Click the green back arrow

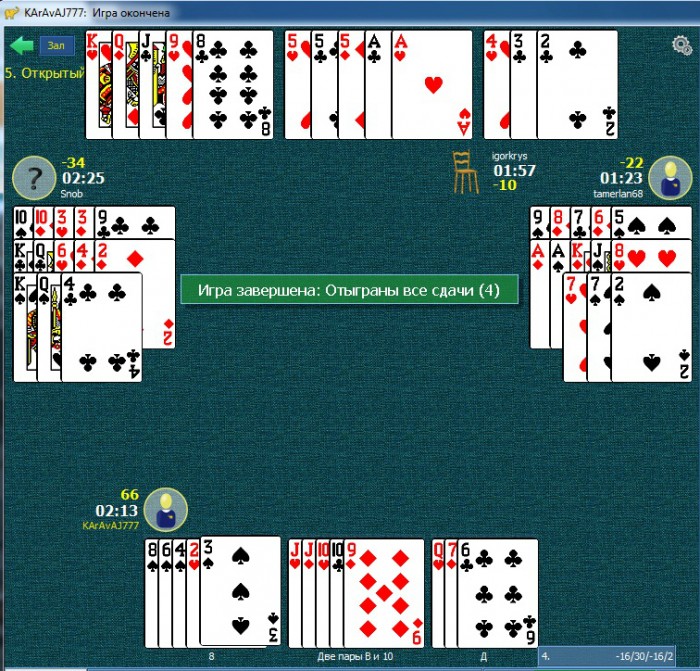pos(21,45)
